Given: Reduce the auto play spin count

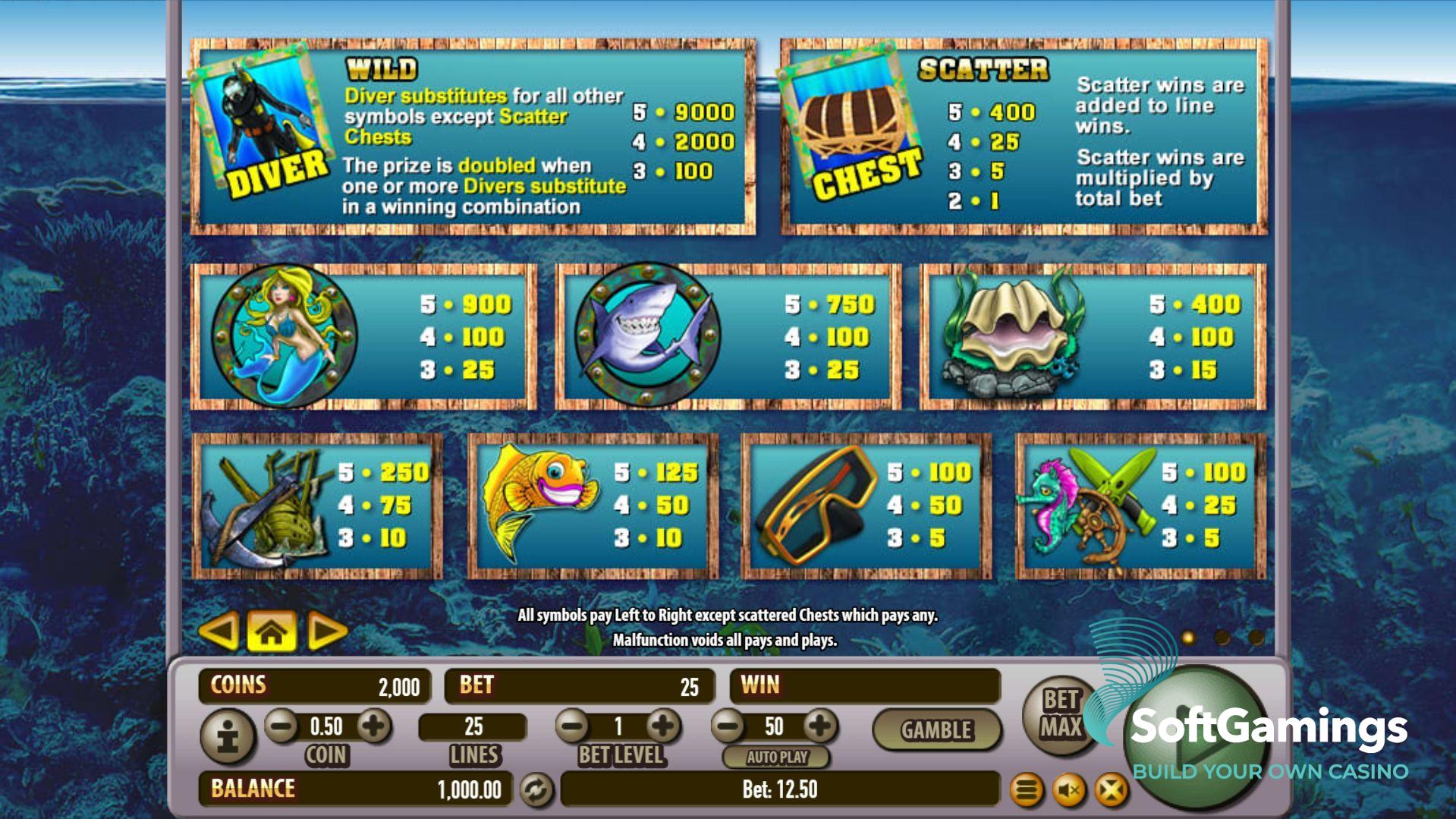Looking at the screenshot, I should tap(728, 726).
